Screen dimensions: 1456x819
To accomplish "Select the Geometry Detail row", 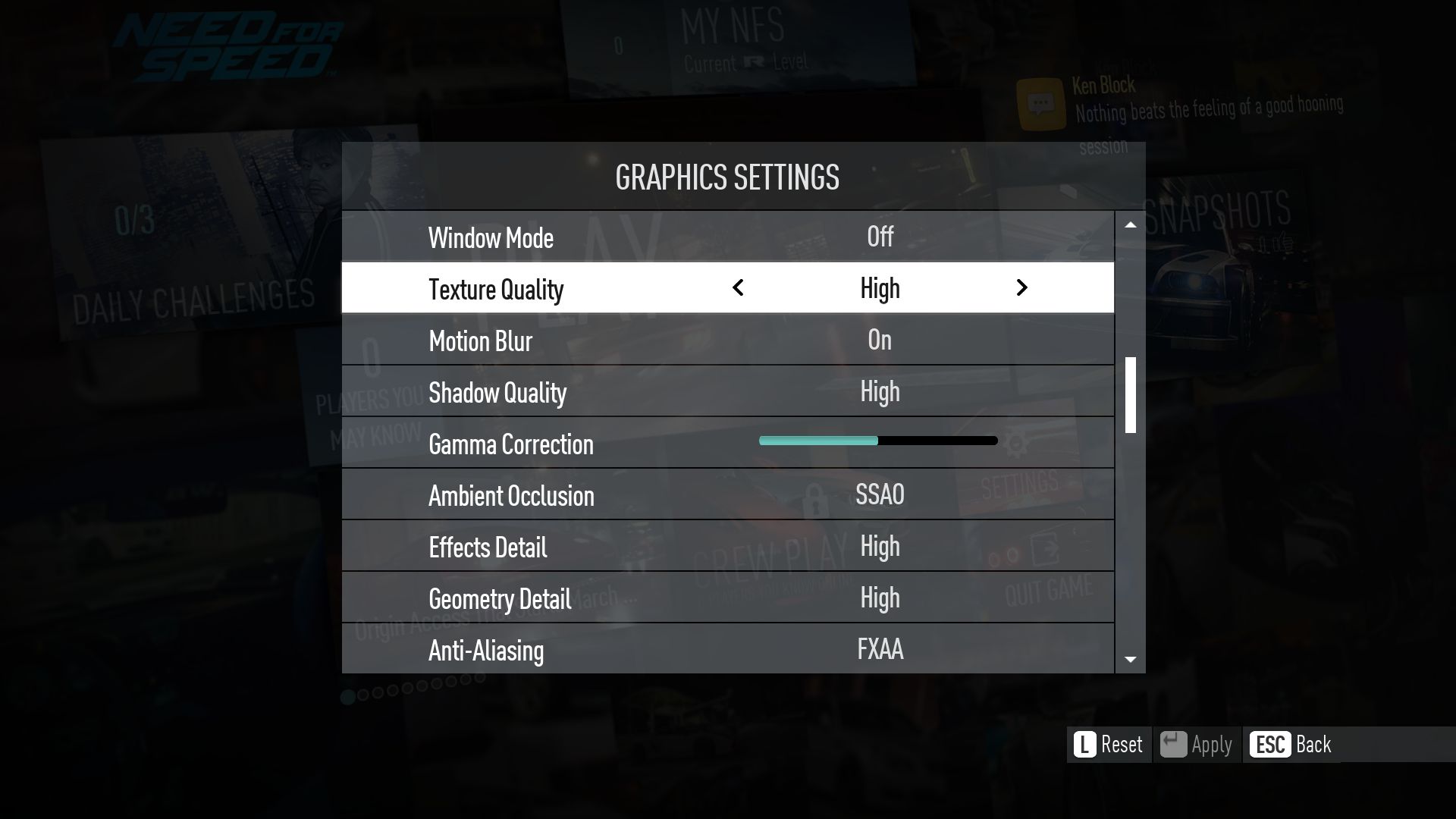I will click(x=727, y=598).
